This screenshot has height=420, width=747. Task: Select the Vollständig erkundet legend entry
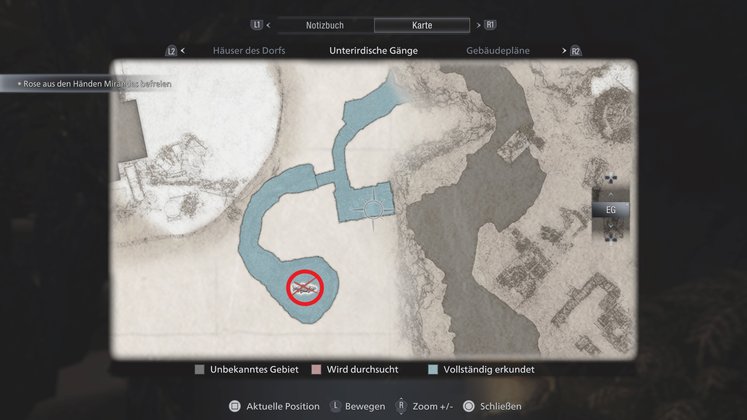coord(477,369)
